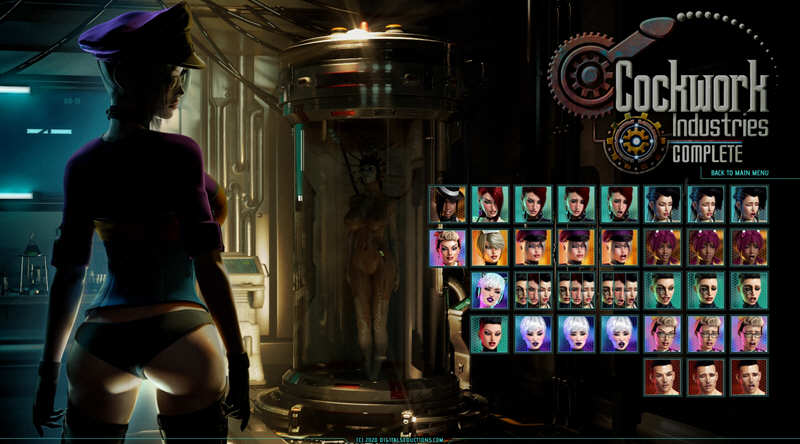Select the portrait wearing a fedora hat

pos(447,204)
